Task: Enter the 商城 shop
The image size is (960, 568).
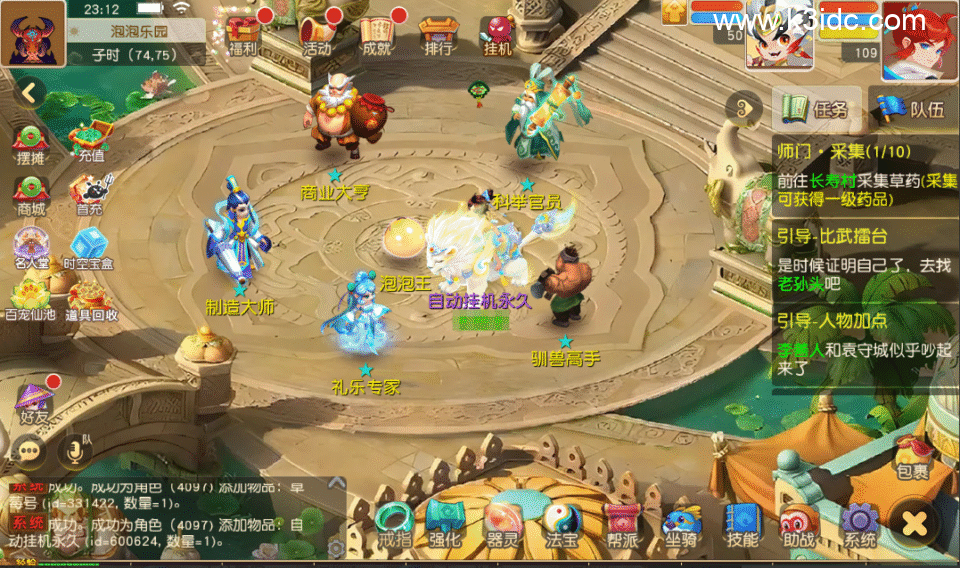Action: pos(31,194)
